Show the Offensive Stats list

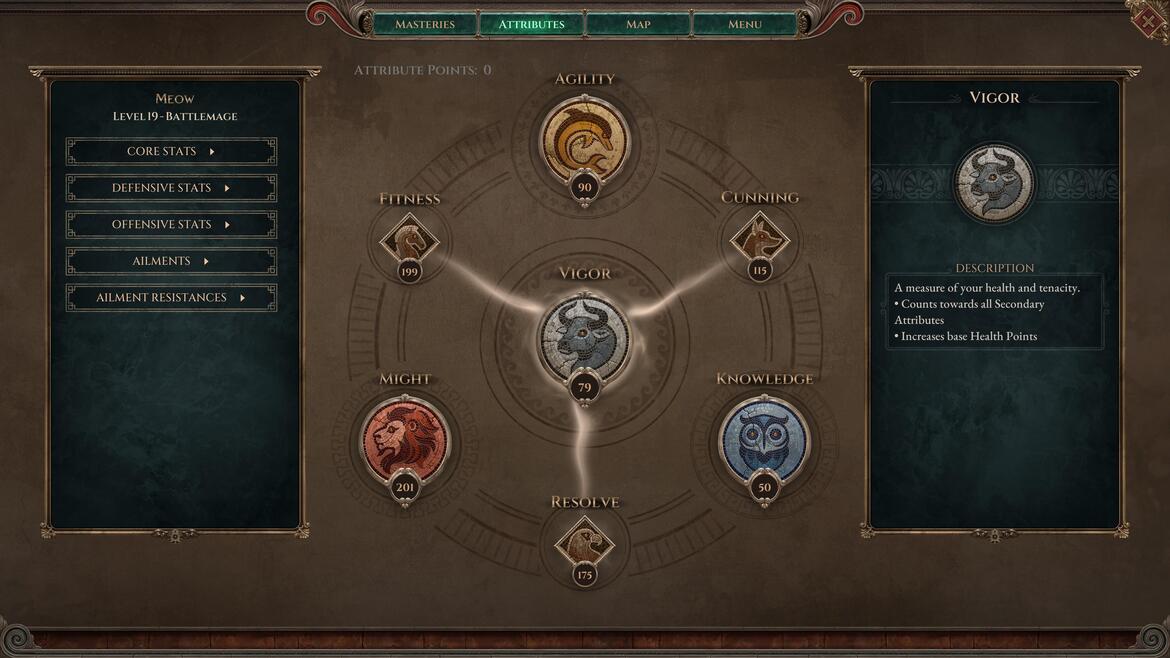coord(171,225)
